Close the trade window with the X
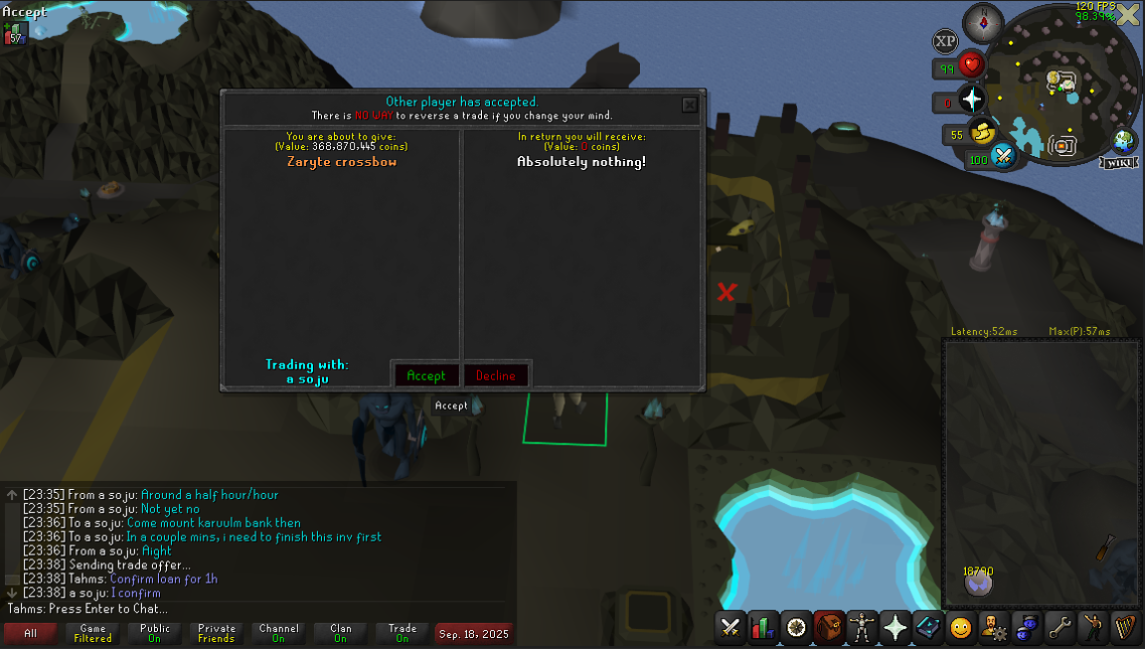This screenshot has height=649, width=1145. 689,104
